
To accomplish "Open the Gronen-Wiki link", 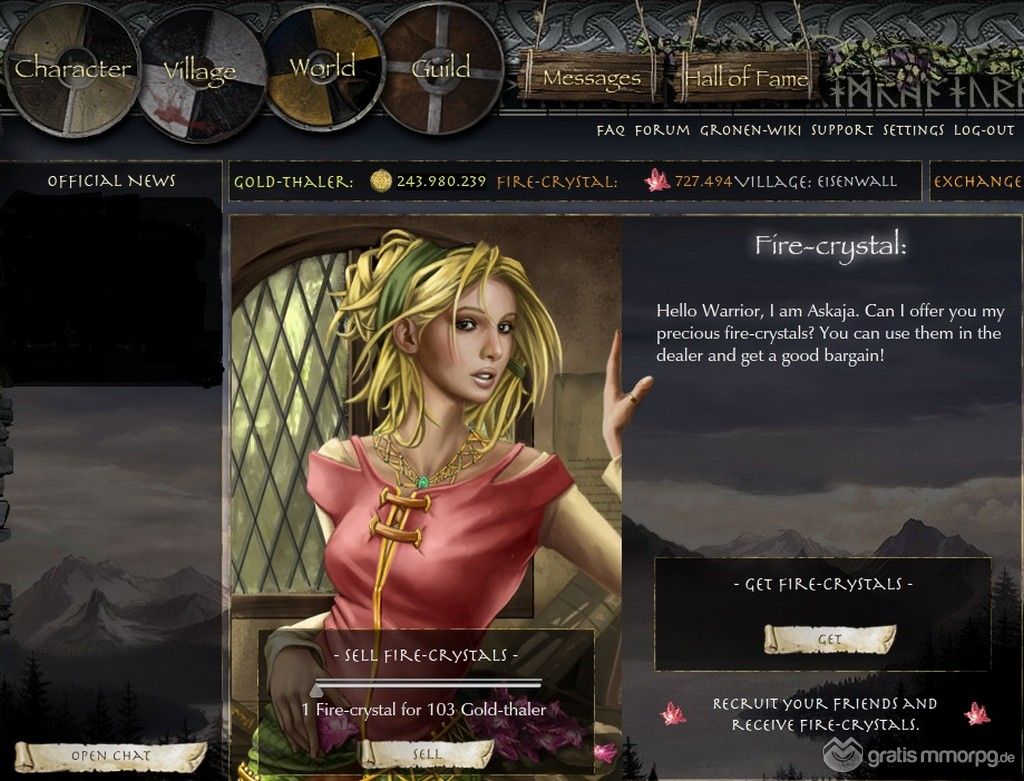I will [751, 130].
